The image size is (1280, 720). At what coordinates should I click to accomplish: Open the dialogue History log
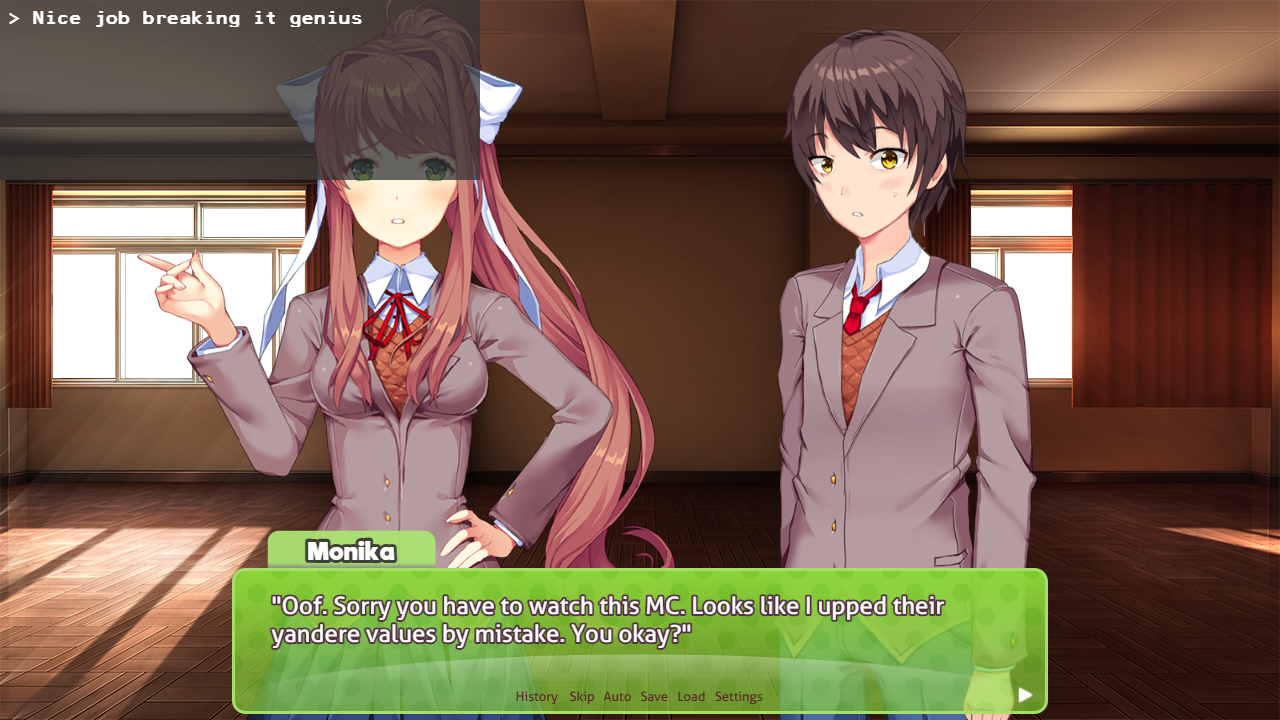(536, 696)
